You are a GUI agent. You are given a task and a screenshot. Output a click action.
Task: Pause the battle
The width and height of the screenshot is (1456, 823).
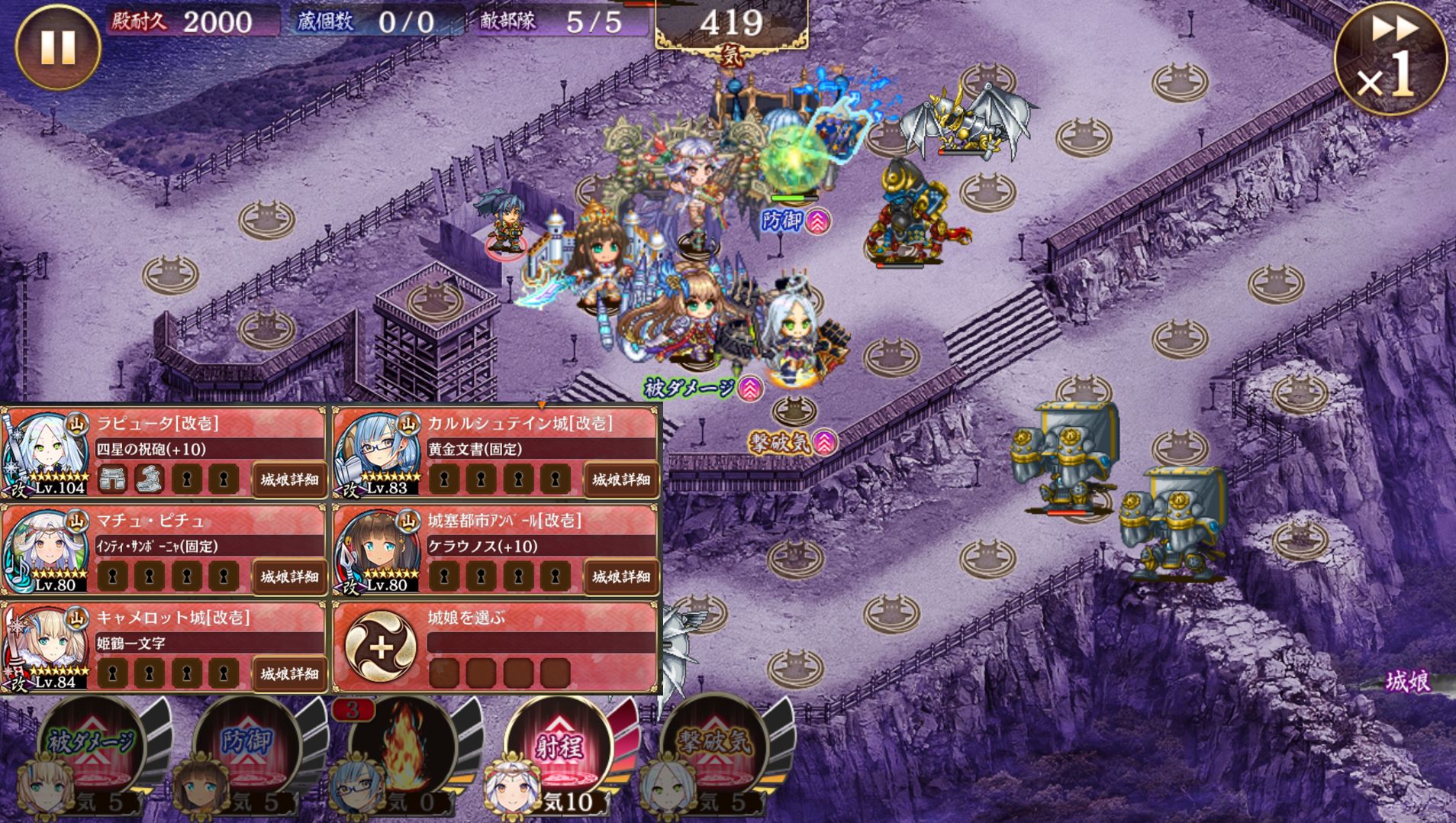coord(58,47)
